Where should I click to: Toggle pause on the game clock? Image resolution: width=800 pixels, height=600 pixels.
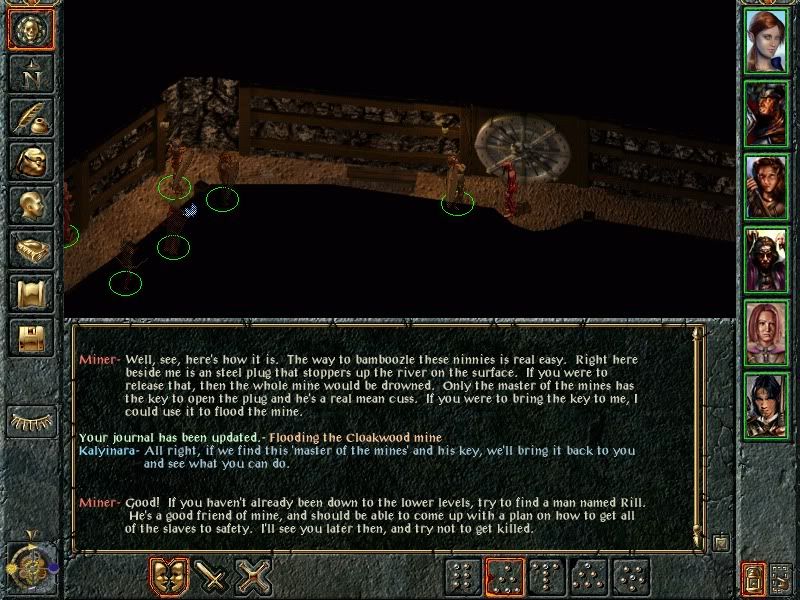[30, 566]
